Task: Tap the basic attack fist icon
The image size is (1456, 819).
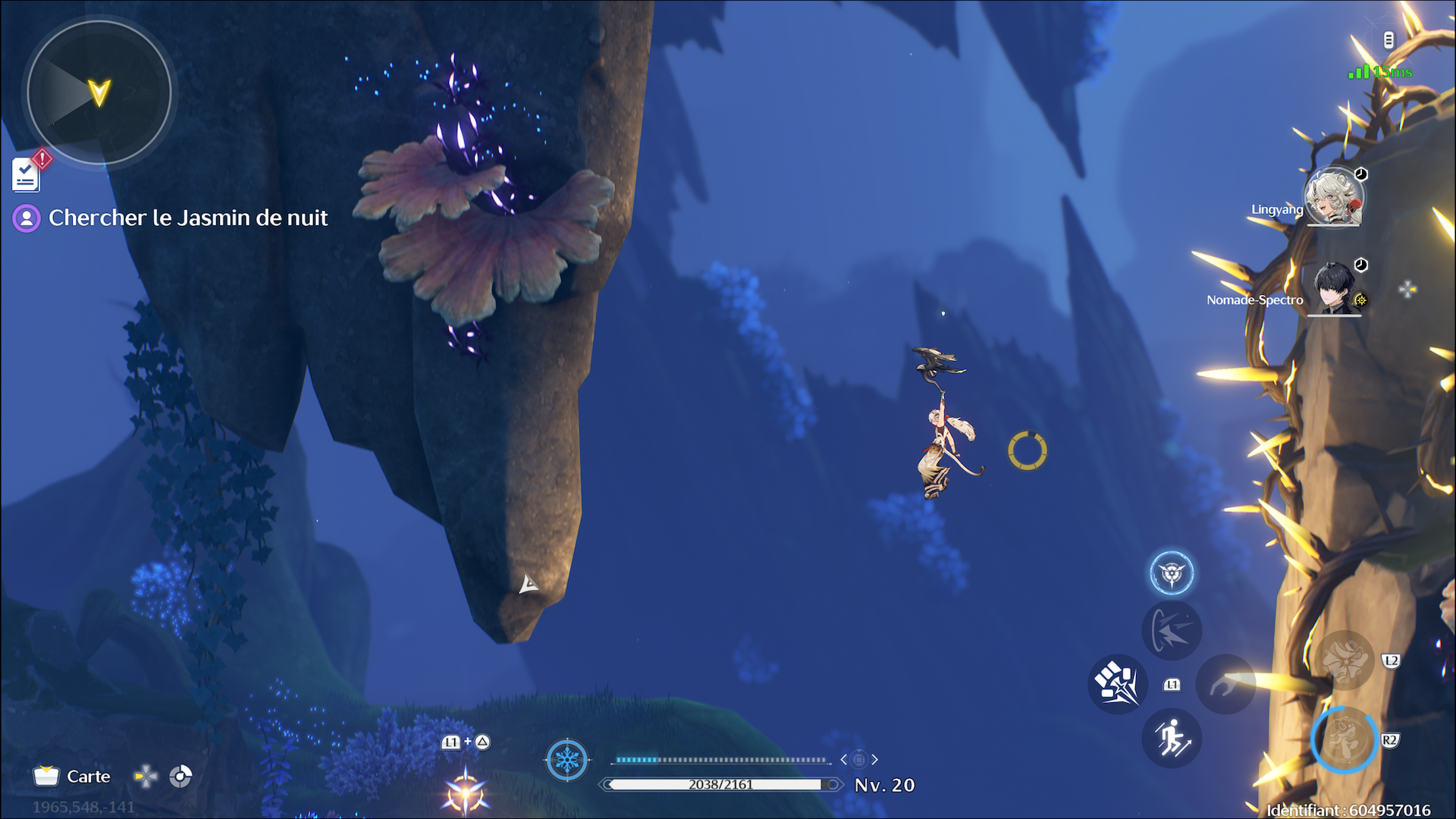Action: (1116, 684)
